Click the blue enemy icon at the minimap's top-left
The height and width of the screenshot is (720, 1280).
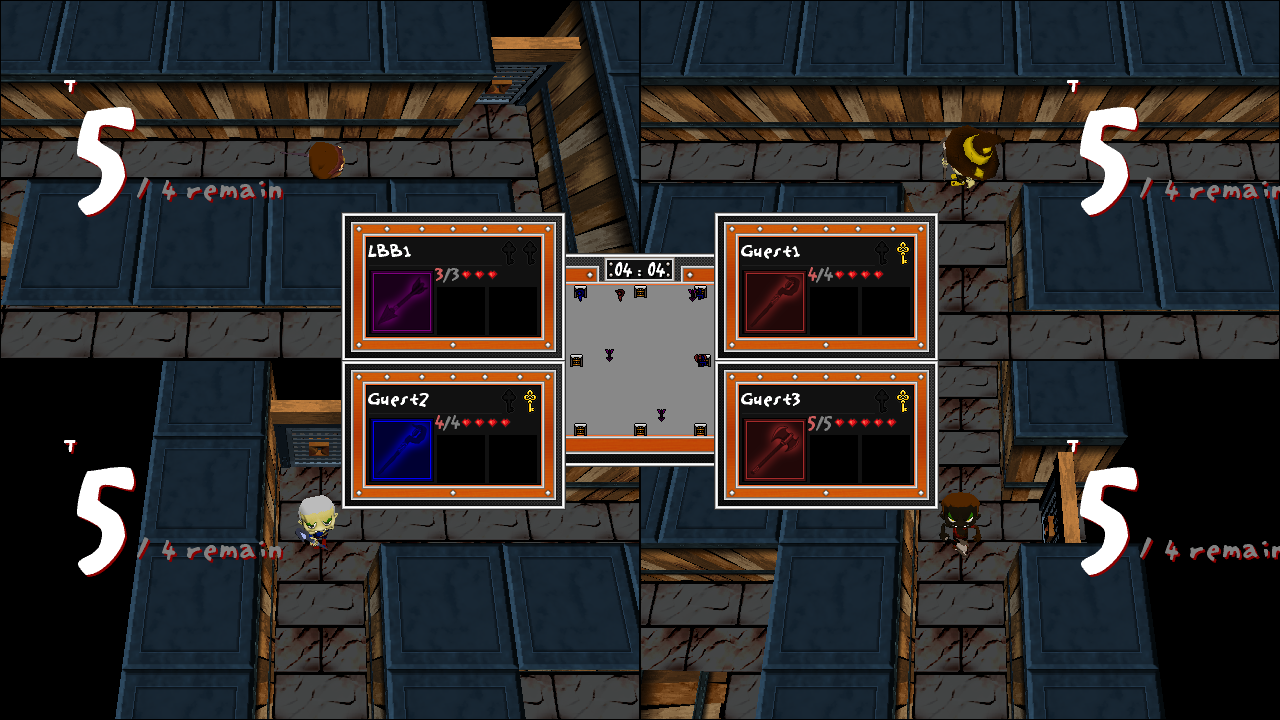point(578,292)
